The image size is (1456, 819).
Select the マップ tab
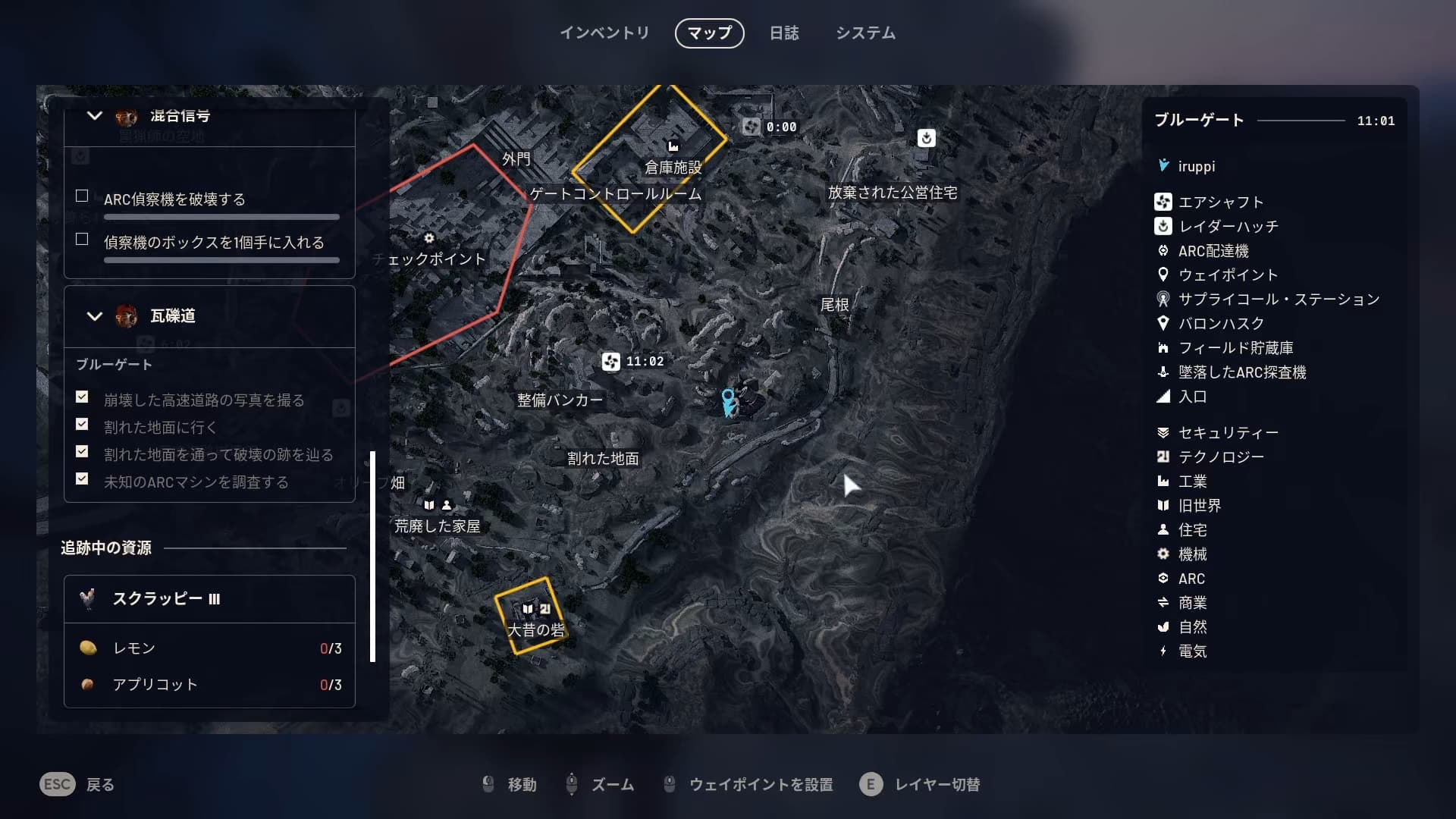(709, 33)
